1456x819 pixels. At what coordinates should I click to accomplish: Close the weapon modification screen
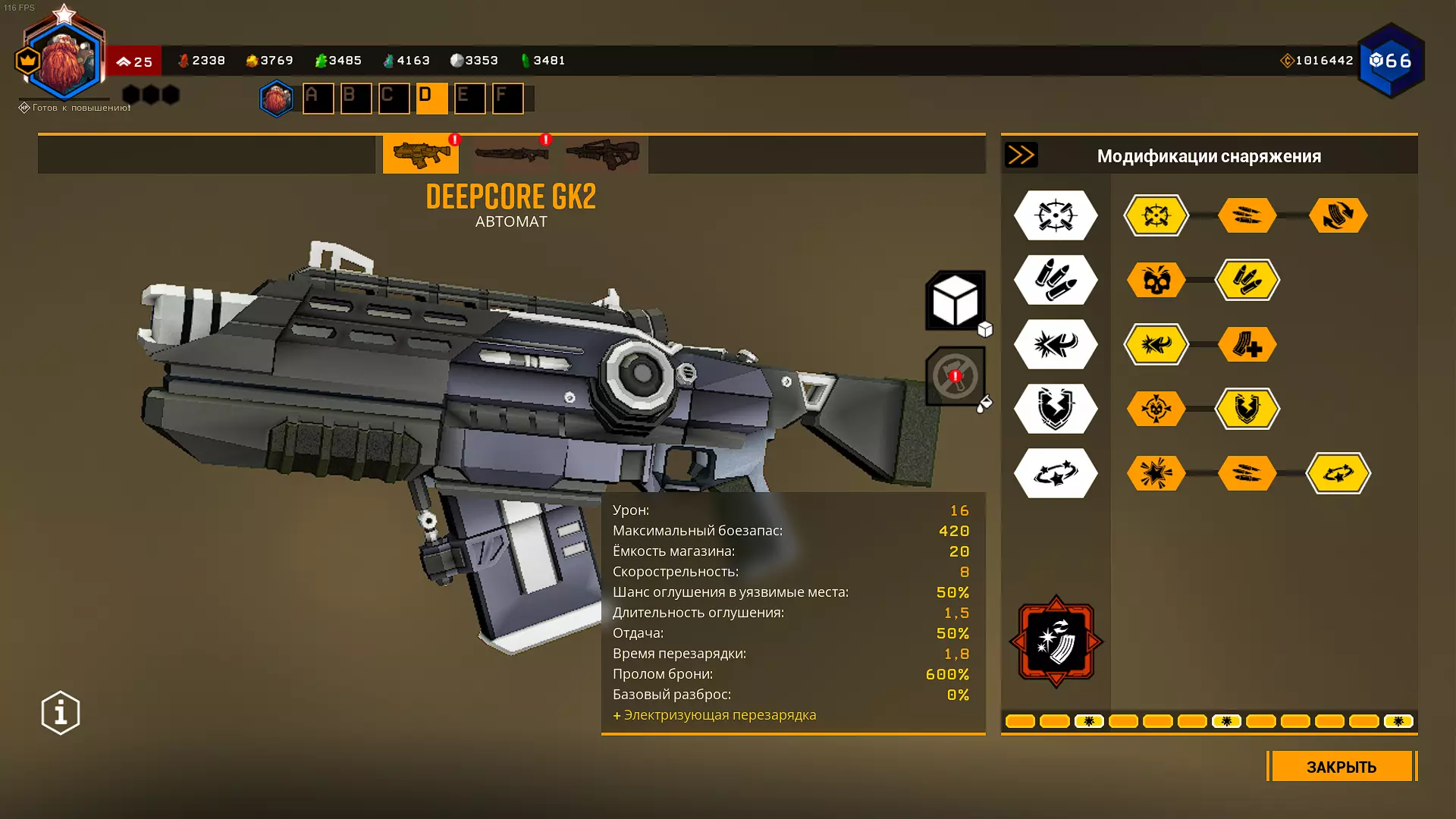tap(1341, 767)
